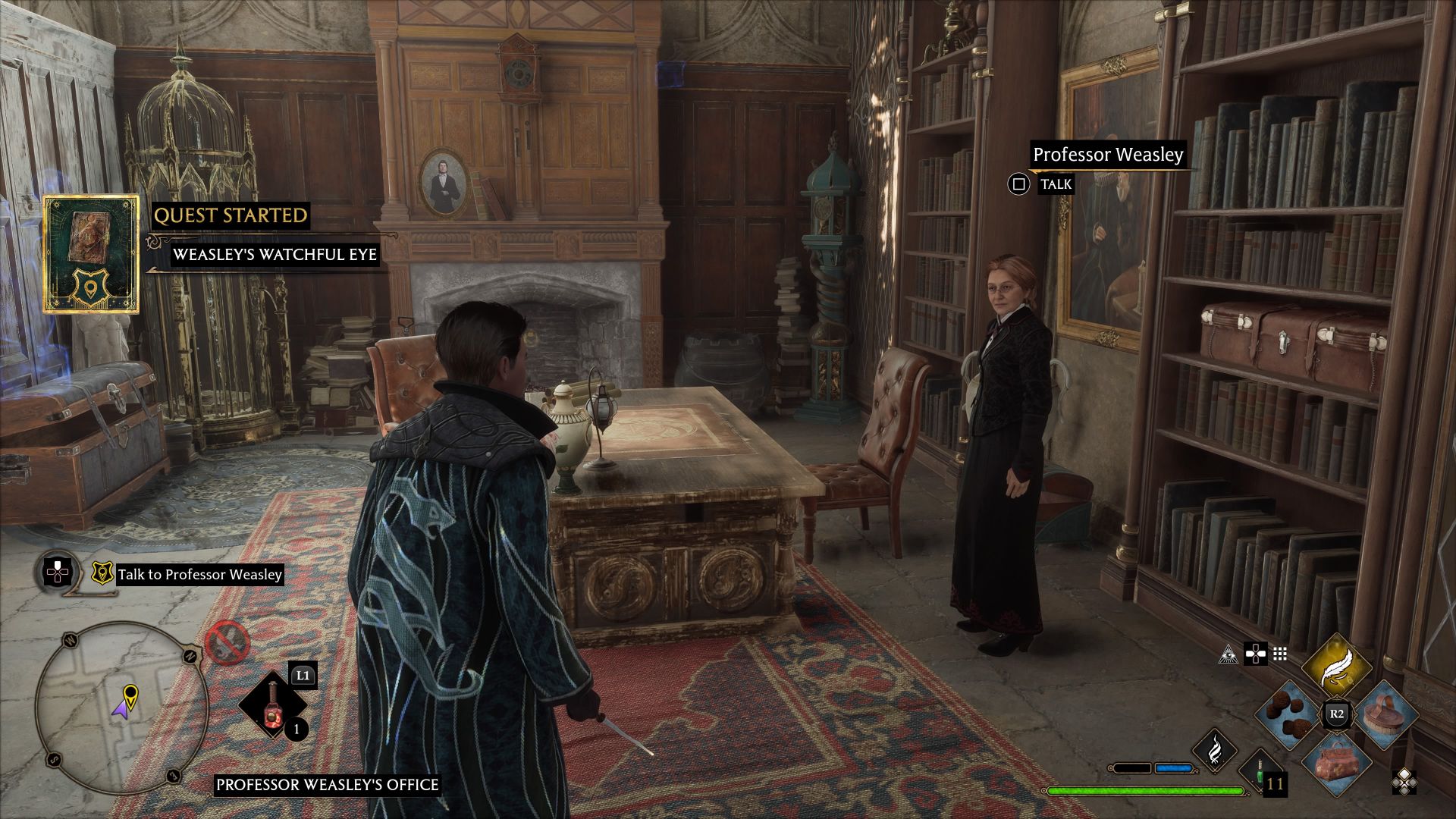Select the brush item slot
This screenshot has width=1456, height=819.
pyautogui.click(x=1386, y=717)
